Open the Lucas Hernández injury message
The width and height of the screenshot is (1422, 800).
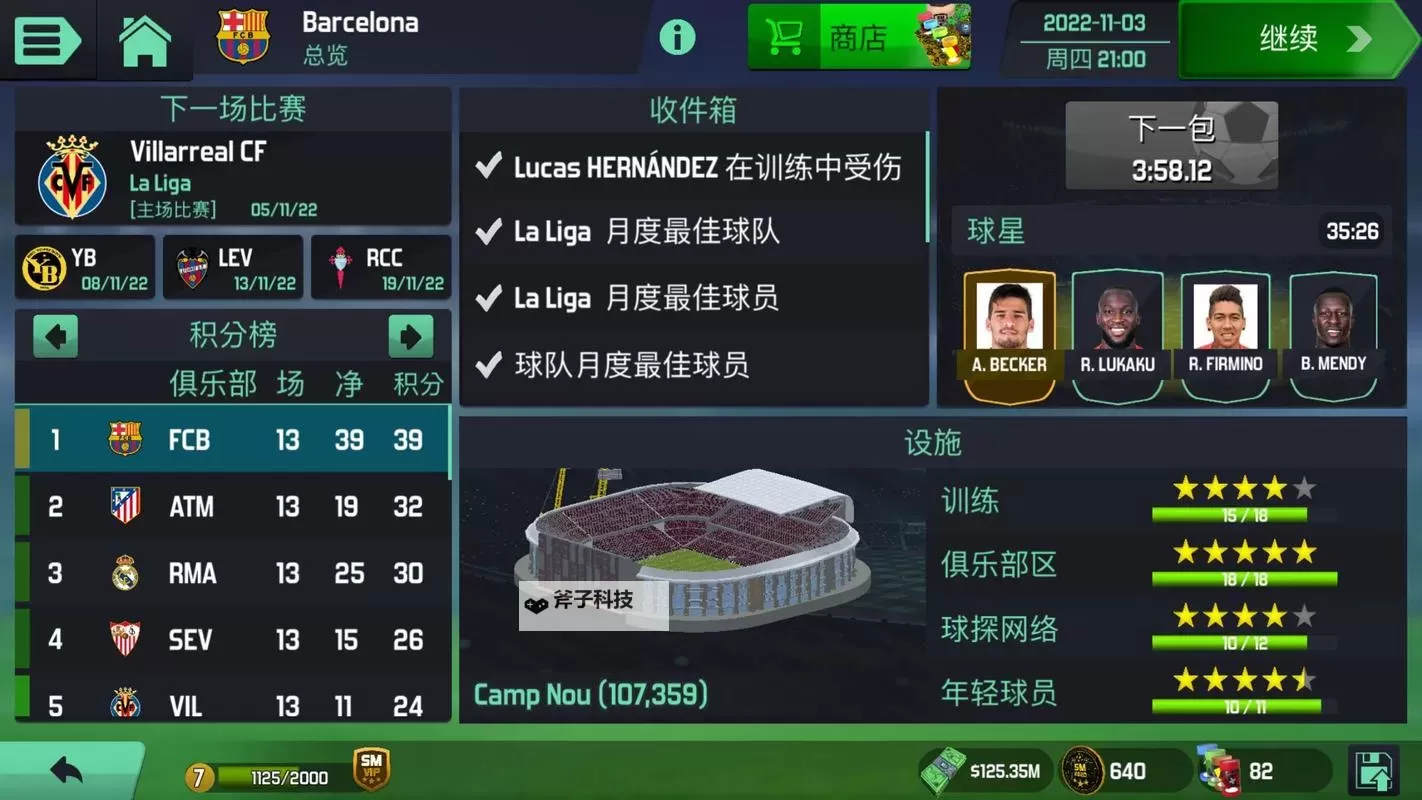click(693, 167)
